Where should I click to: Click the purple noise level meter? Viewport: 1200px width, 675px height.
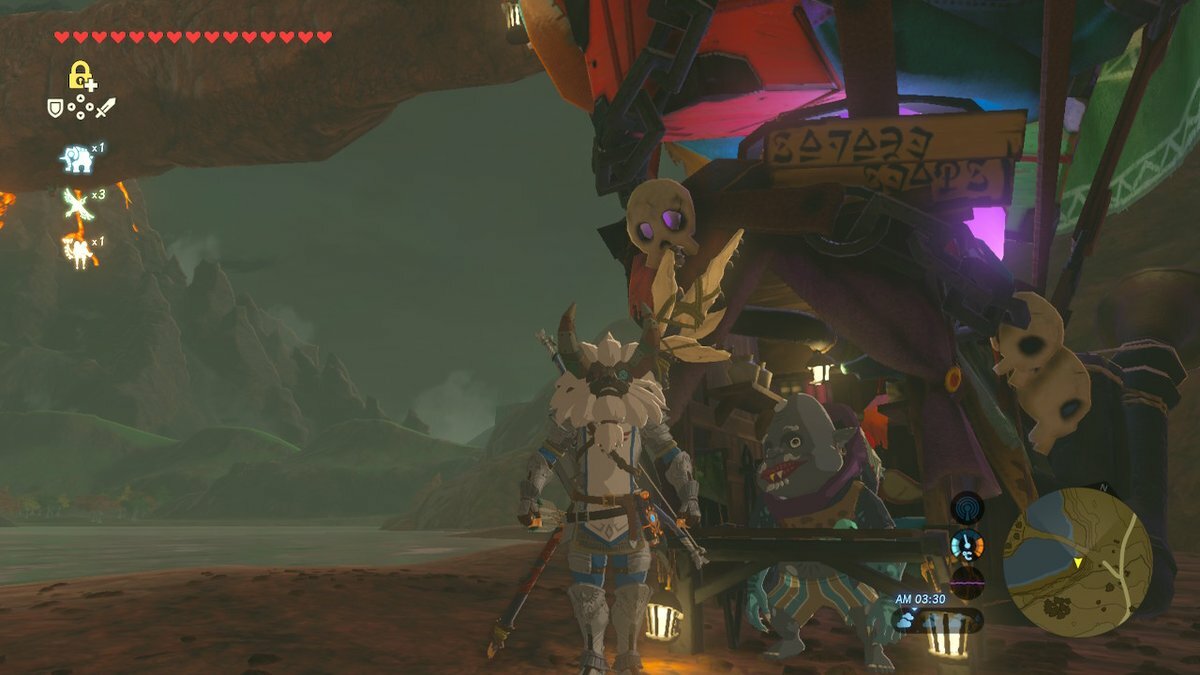click(x=967, y=581)
